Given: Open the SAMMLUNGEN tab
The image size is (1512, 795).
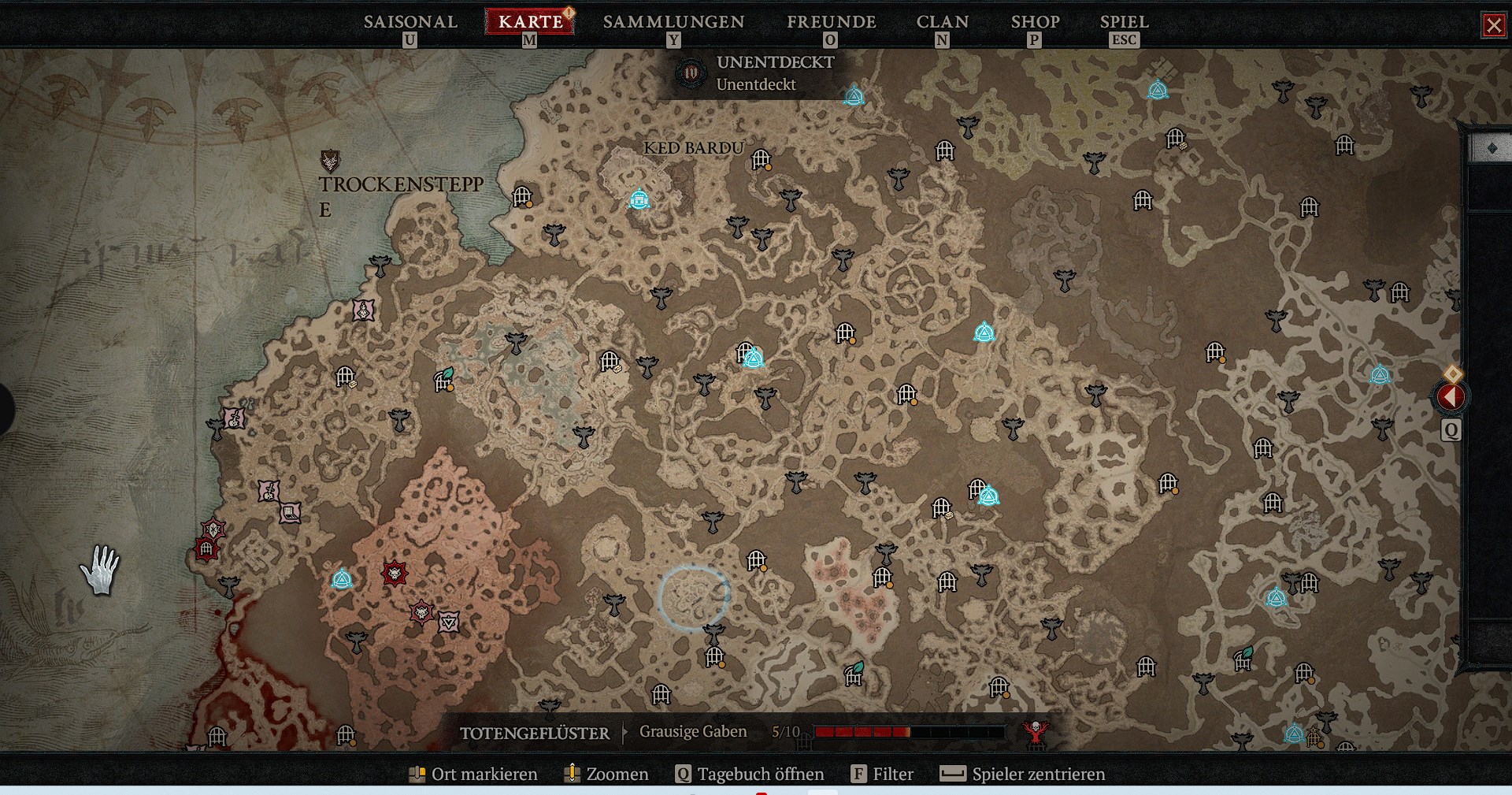Looking at the screenshot, I should (673, 22).
